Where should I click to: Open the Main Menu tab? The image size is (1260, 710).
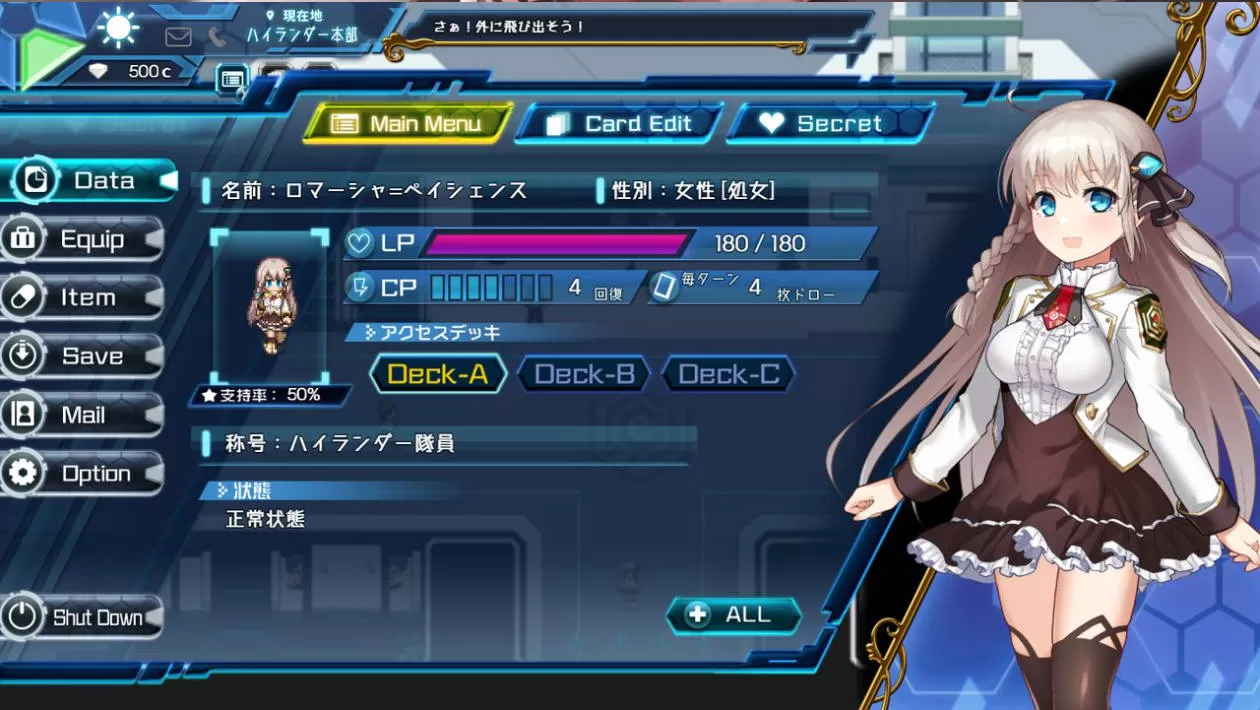(408, 124)
